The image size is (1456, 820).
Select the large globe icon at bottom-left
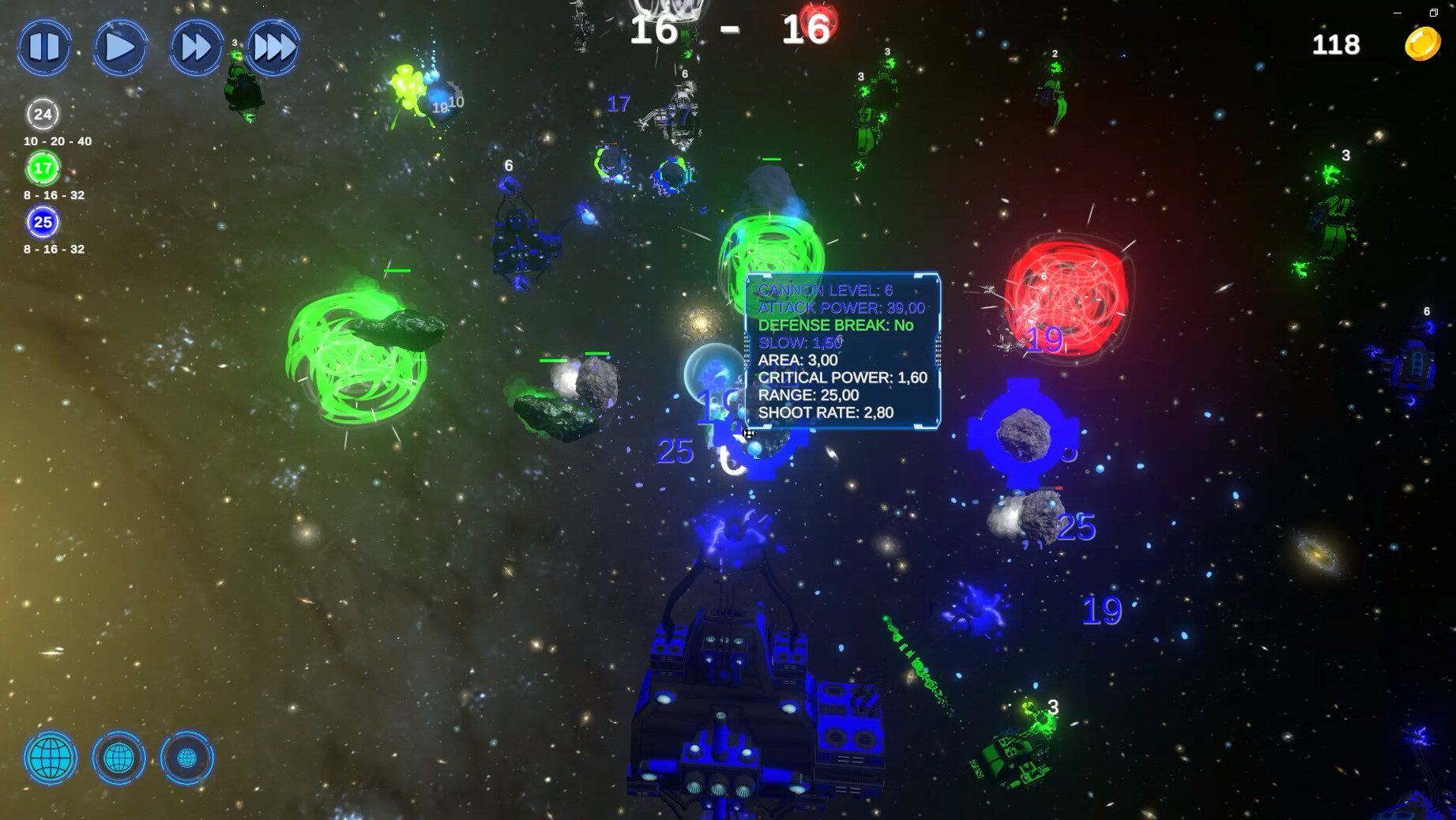[50, 758]
